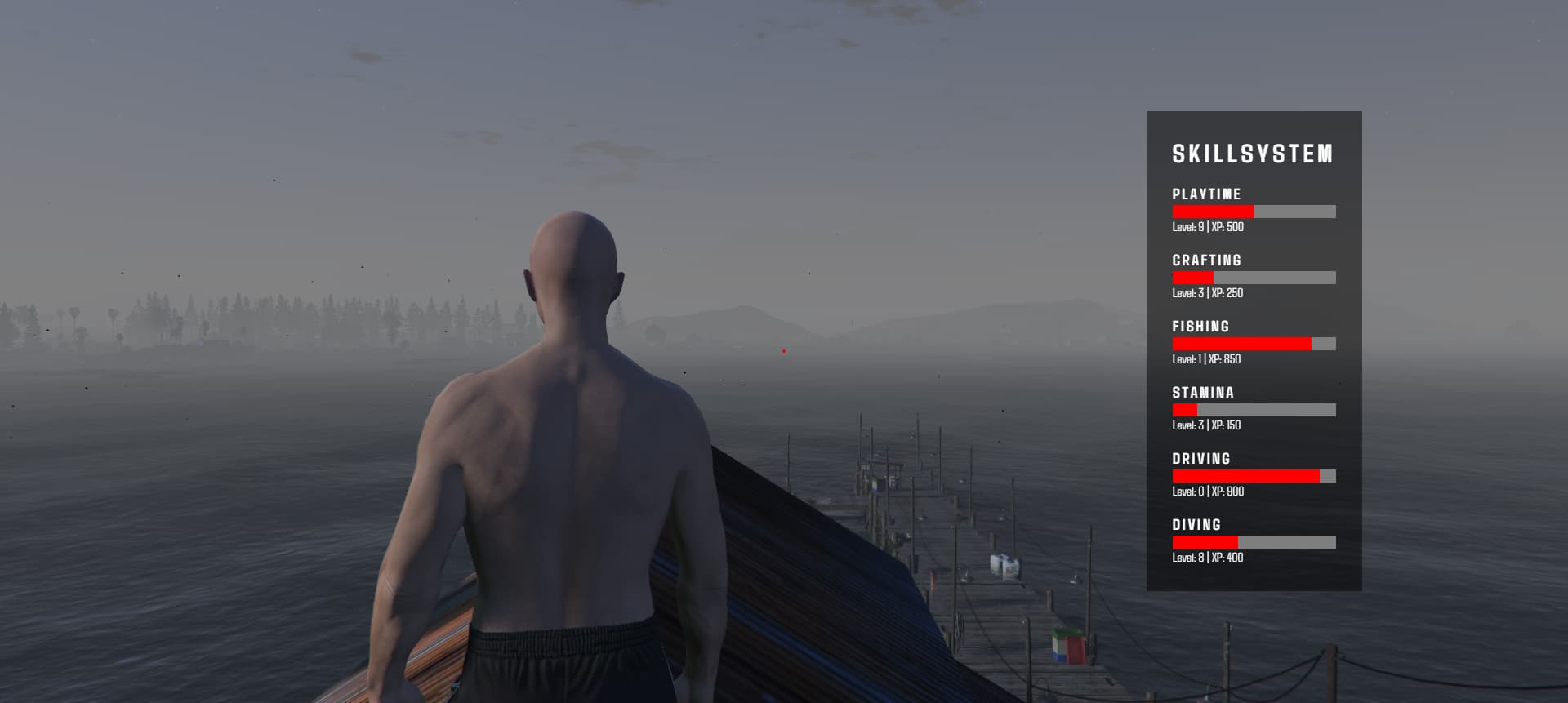1568x703 pixels.
Task: Select the CRAFTING skill label
Action: (x=1205, y=260)
